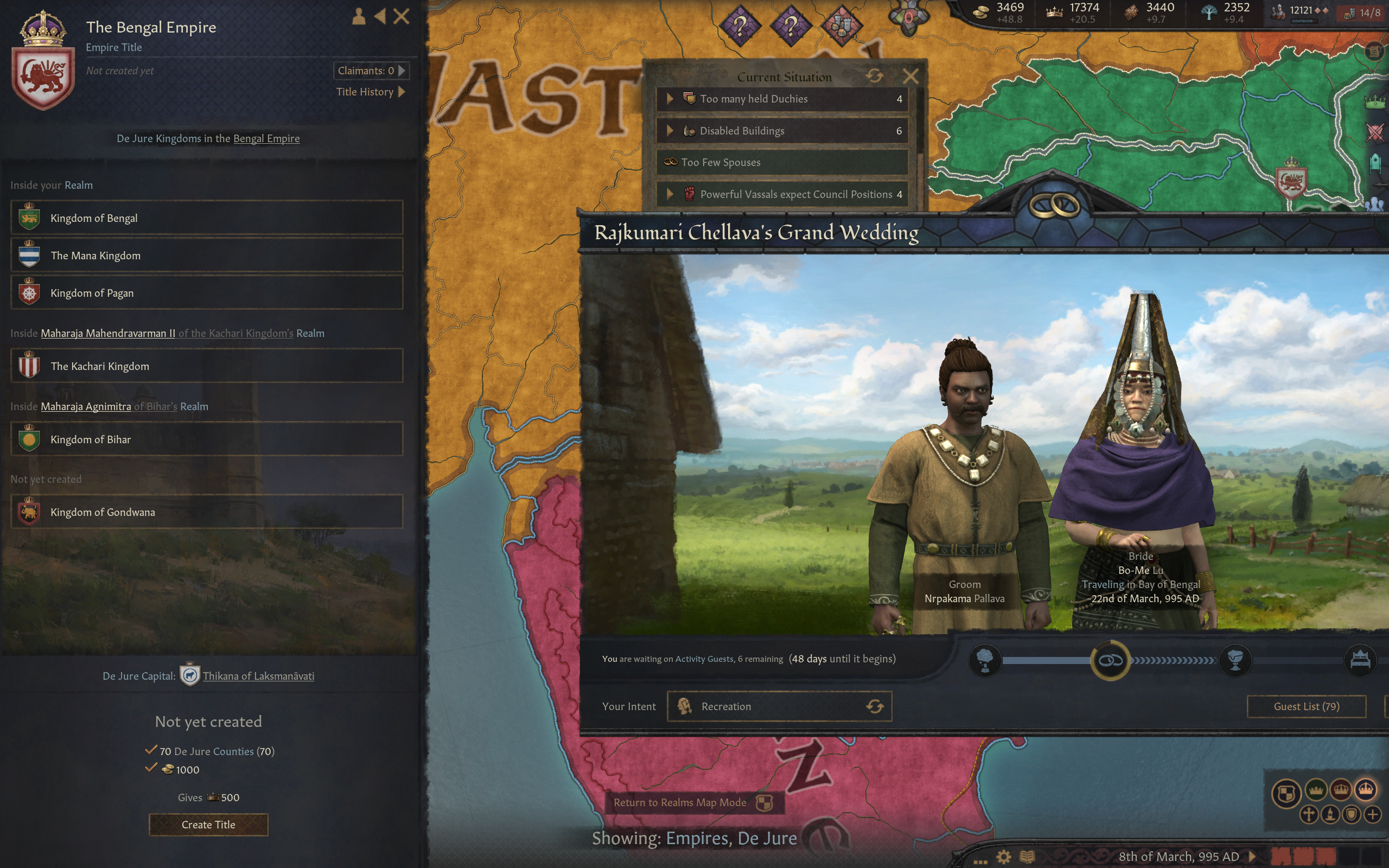Screen dimensions: 1389x868
Task: Swap wedding intent using the refresh icon
Action: click(x=875, y=706)
